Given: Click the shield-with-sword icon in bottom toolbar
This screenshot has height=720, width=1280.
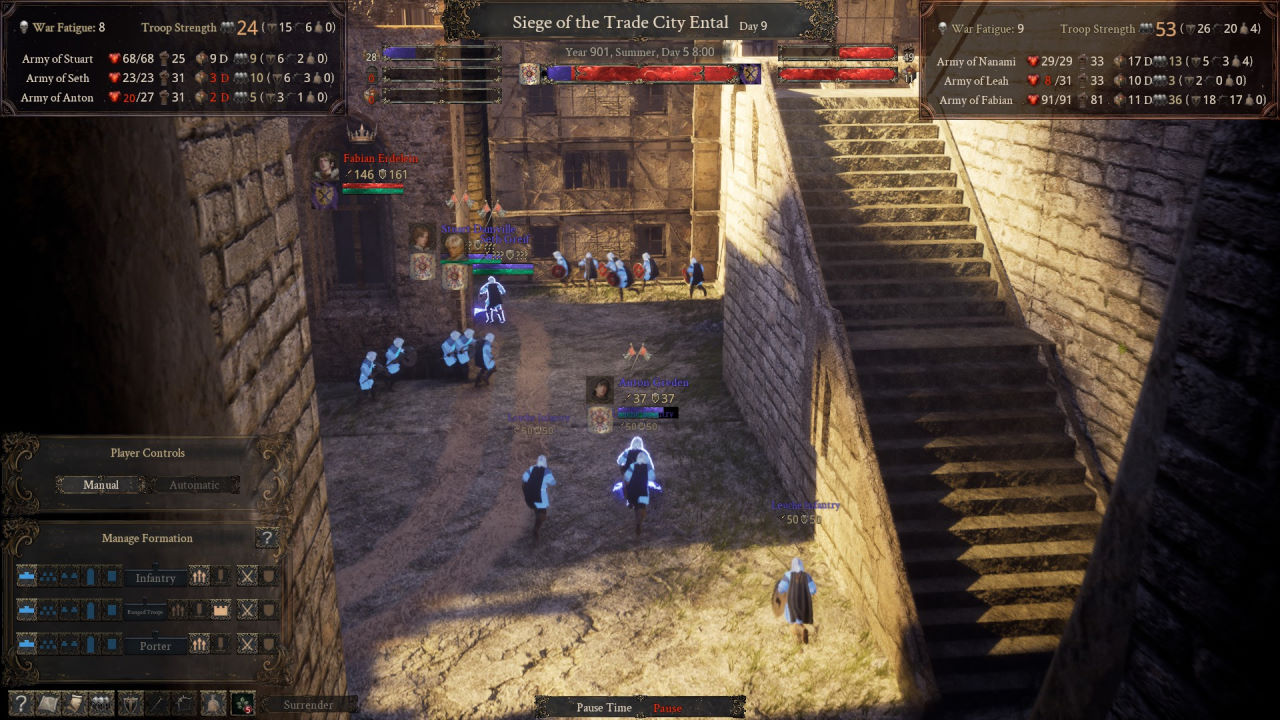Looking at the screenshot, I should tap(130, 704).
